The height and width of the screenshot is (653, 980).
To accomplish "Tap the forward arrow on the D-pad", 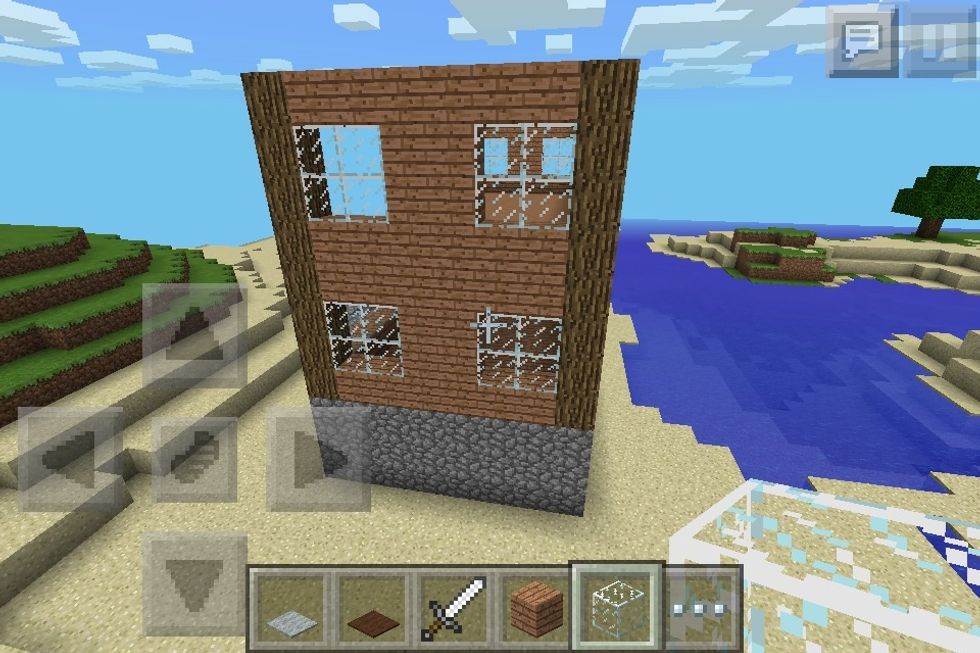I will 195,336.
